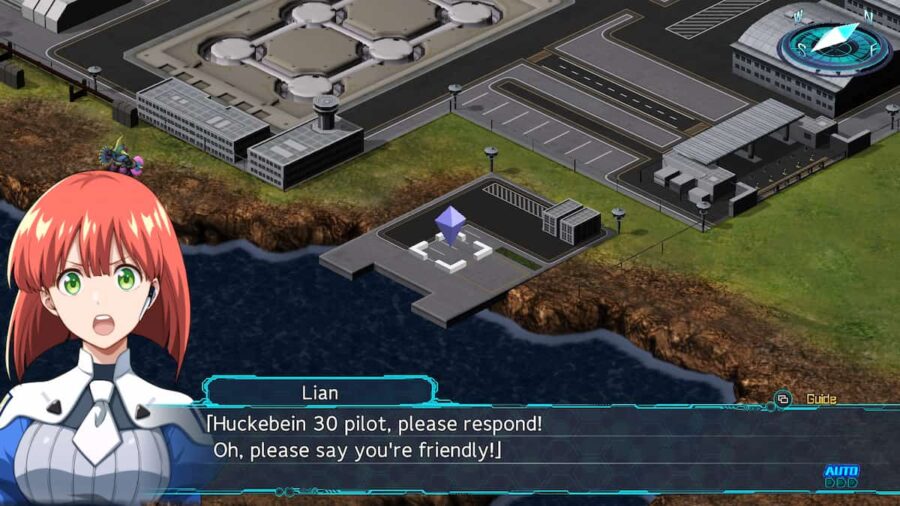The width and height of the screenshot is (900, 506).
Task: Open the Guide from dialogue box
Action: click(x=811, y=399)
